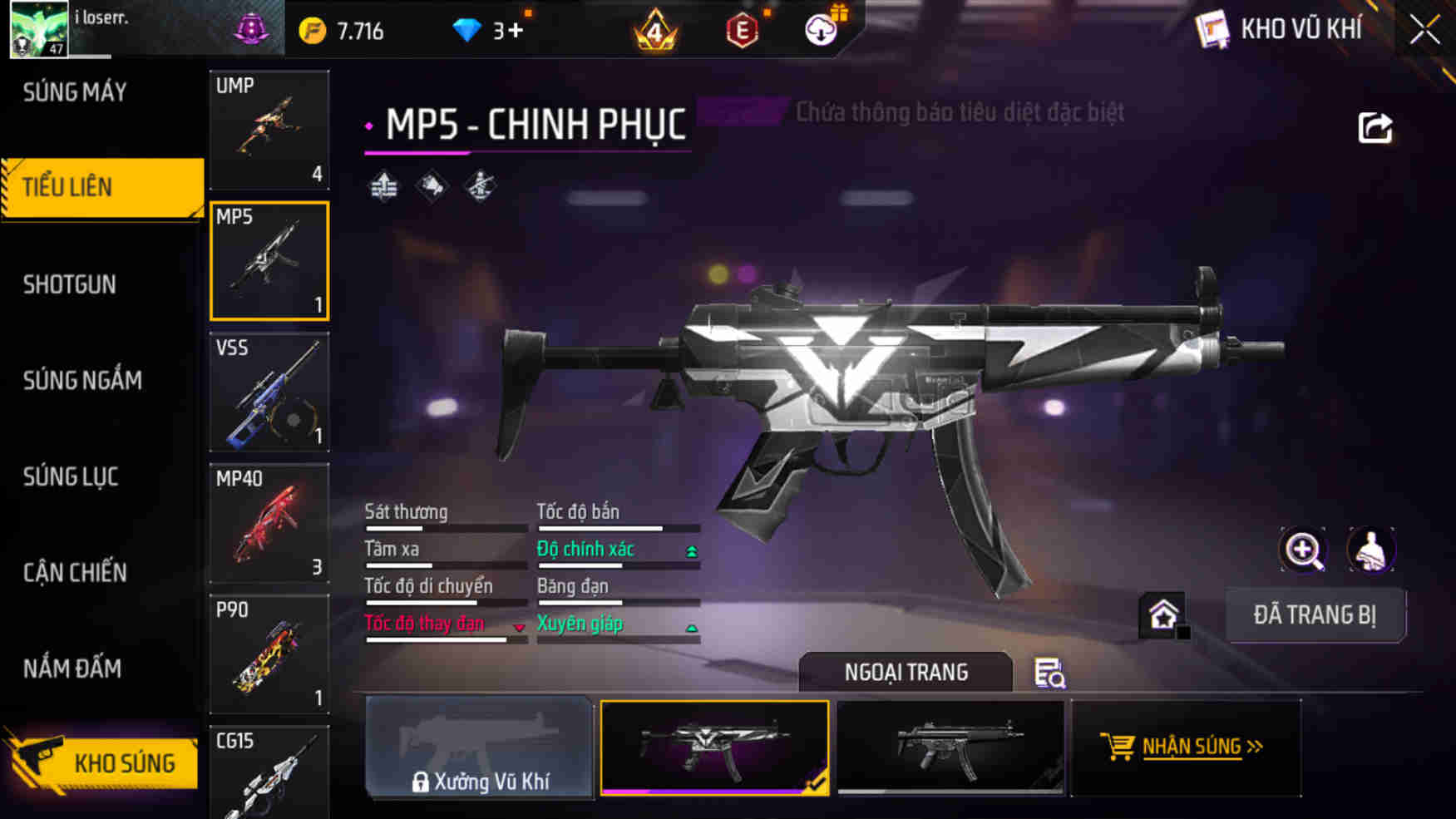Viewport: 1456px width, 819px height.
Task: Click the home favorite icon below the weapon
Action: click(1163, 614)
